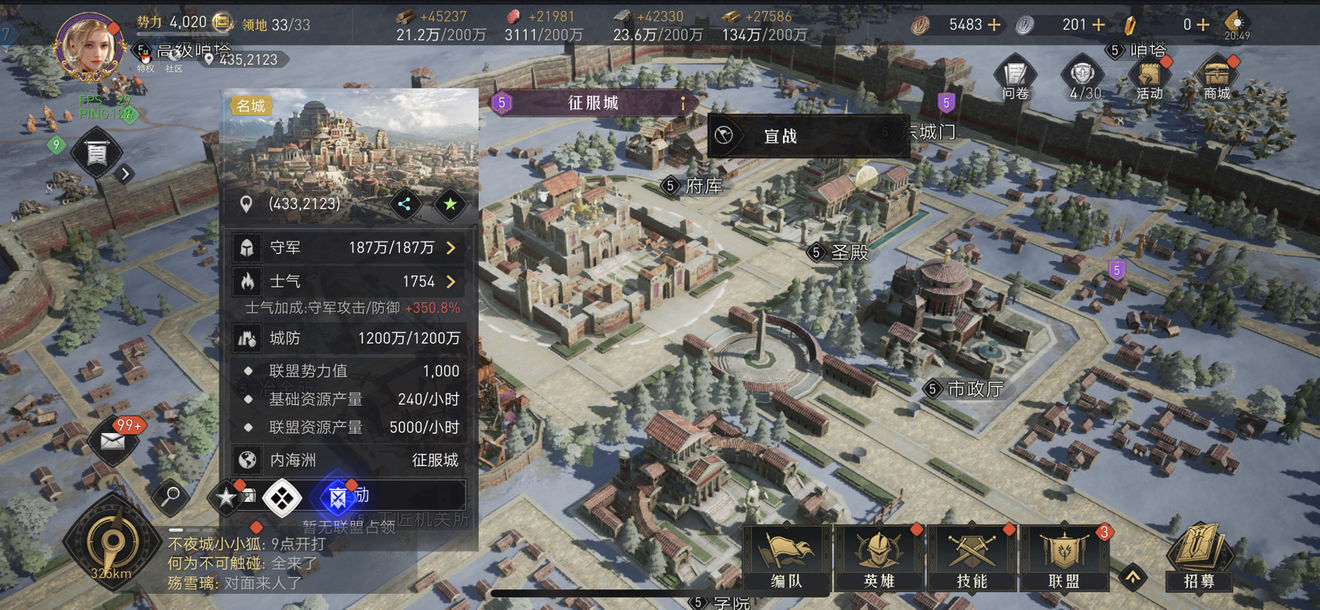This screenshot has height=610, width=1320.
Task: Open the mail envelope with 99+ badge
Action: click(114, 441)
